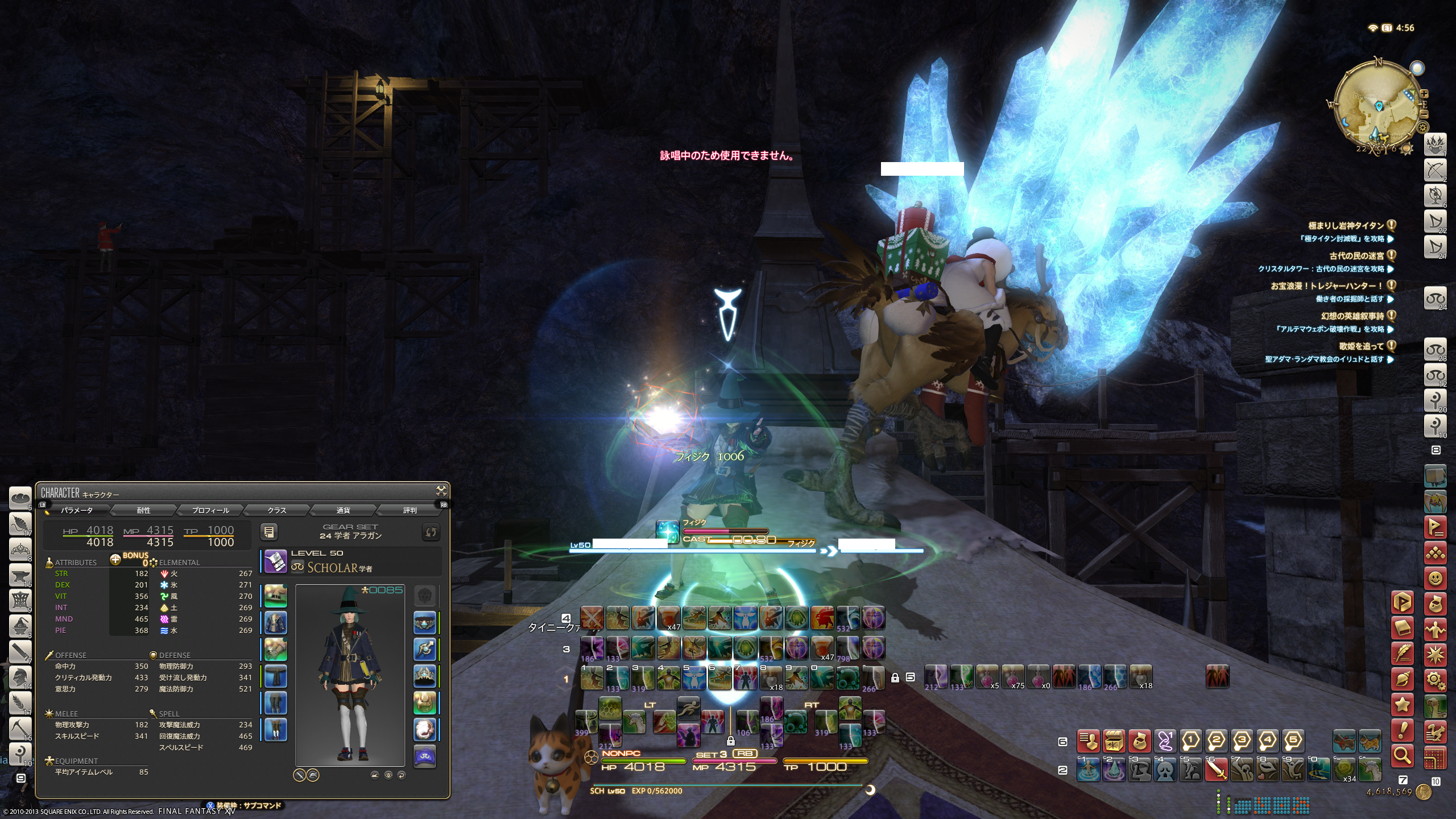
Task: Close the Character window
Action: [x=441, y=491]
